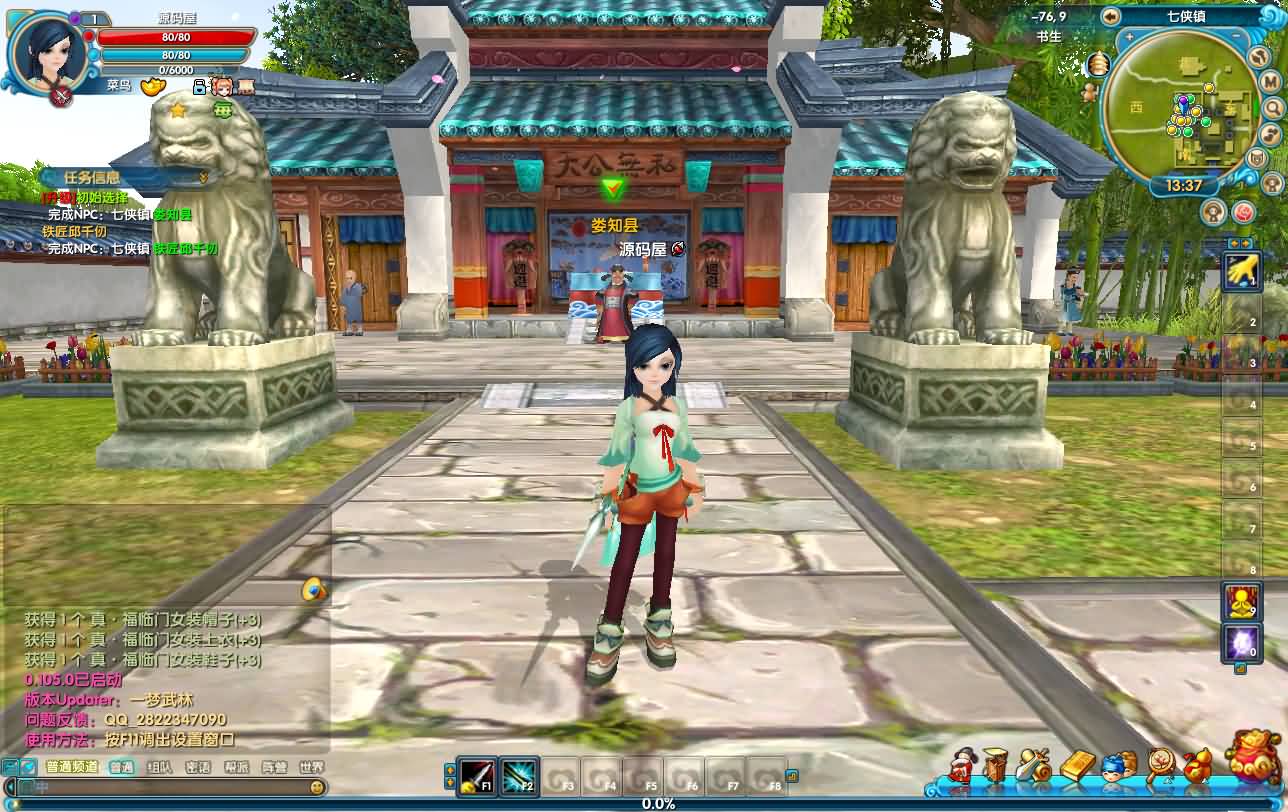The width and height of the screenshot is (1288, 812).
Task: Click the back arrow beside 七侠镇
Action: [1110, 16]
